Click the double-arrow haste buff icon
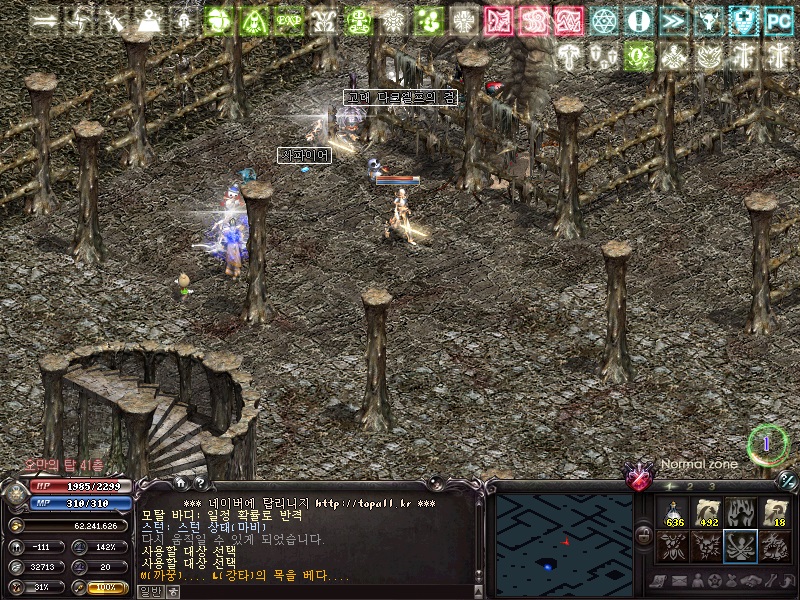Screen dimensions: 800x600 [674, 20]
